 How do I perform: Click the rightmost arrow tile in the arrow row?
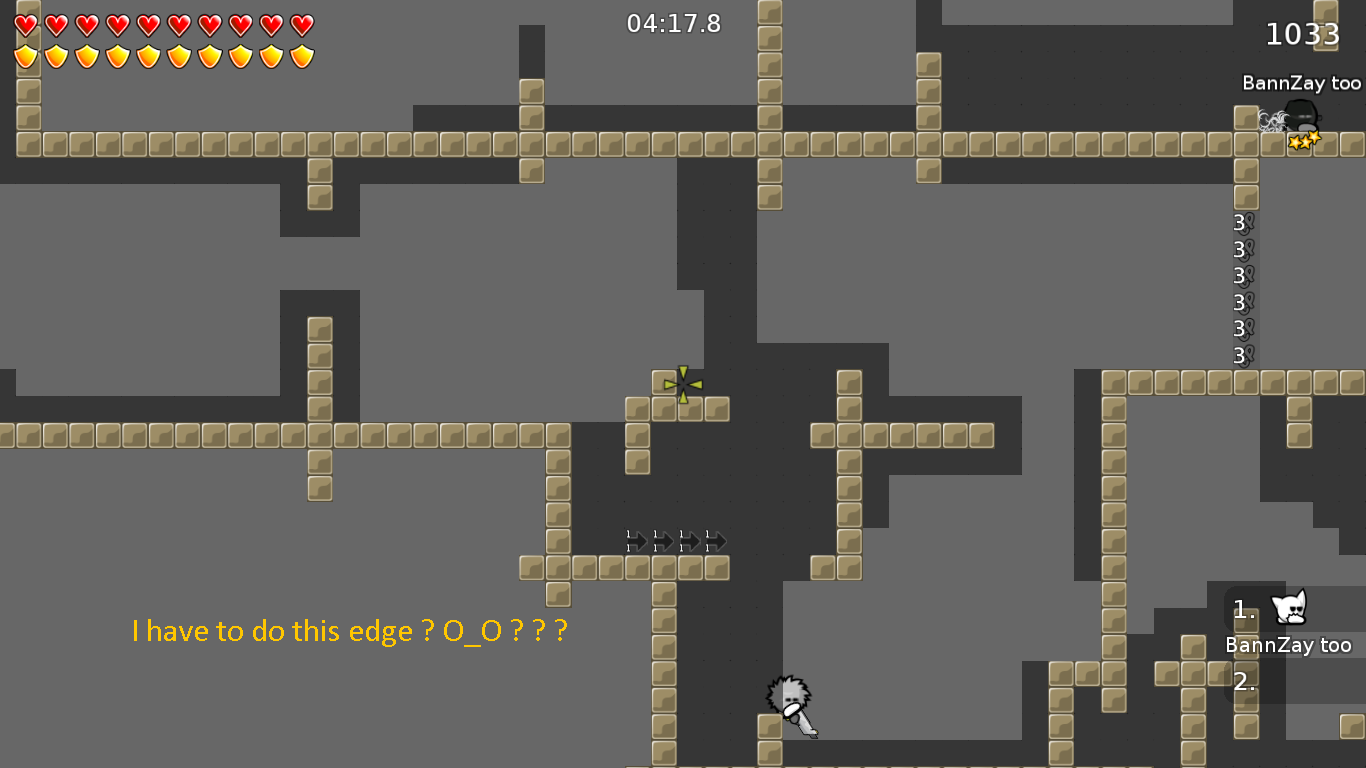pyautogui.click(x=717, y=541)
